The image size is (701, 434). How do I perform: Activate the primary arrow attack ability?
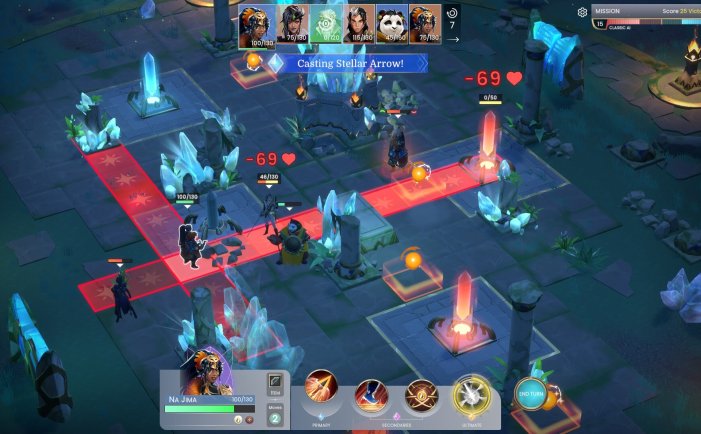(x=322, y=389)
